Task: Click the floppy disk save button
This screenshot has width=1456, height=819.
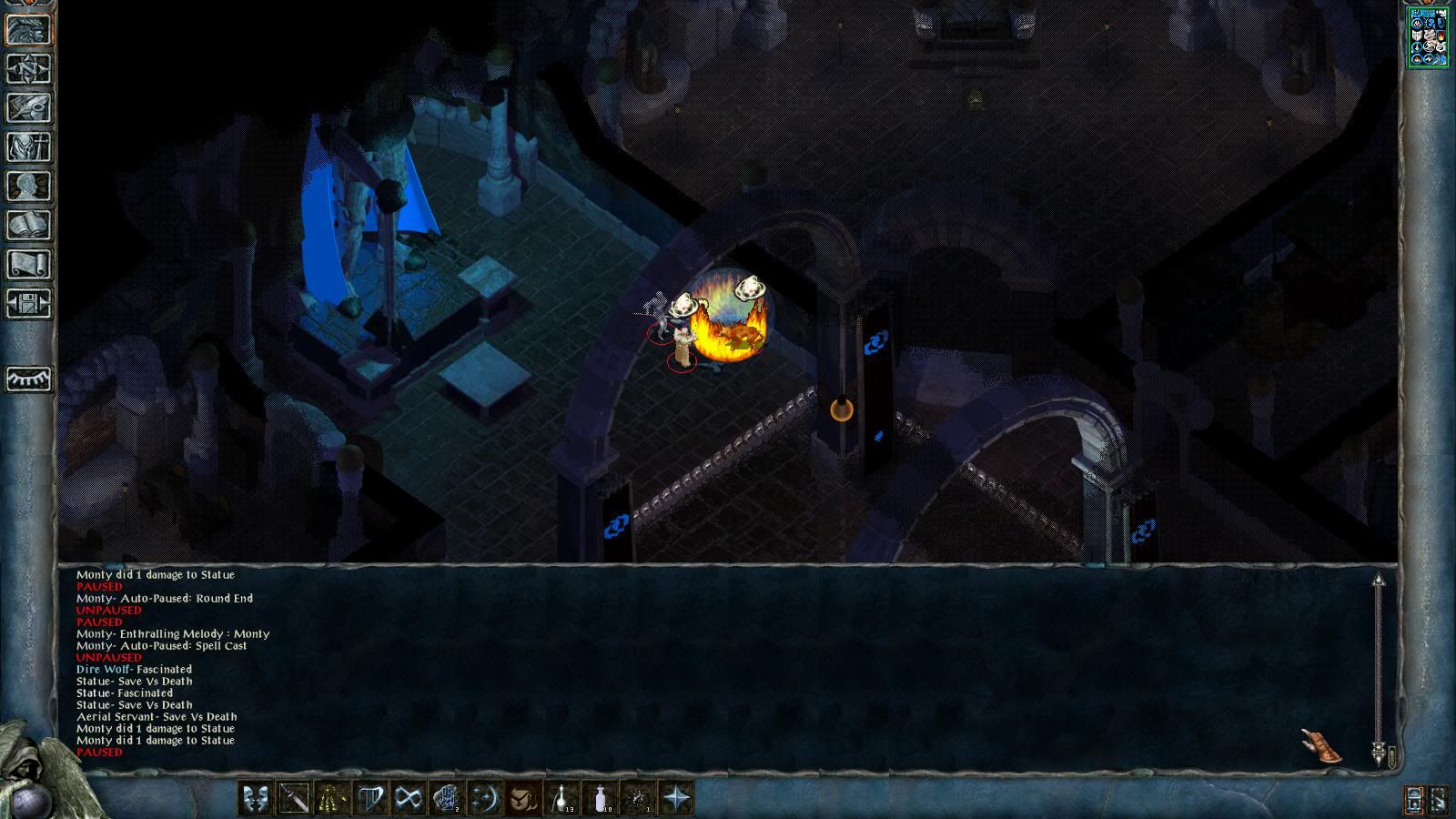Action: [28, 303]
